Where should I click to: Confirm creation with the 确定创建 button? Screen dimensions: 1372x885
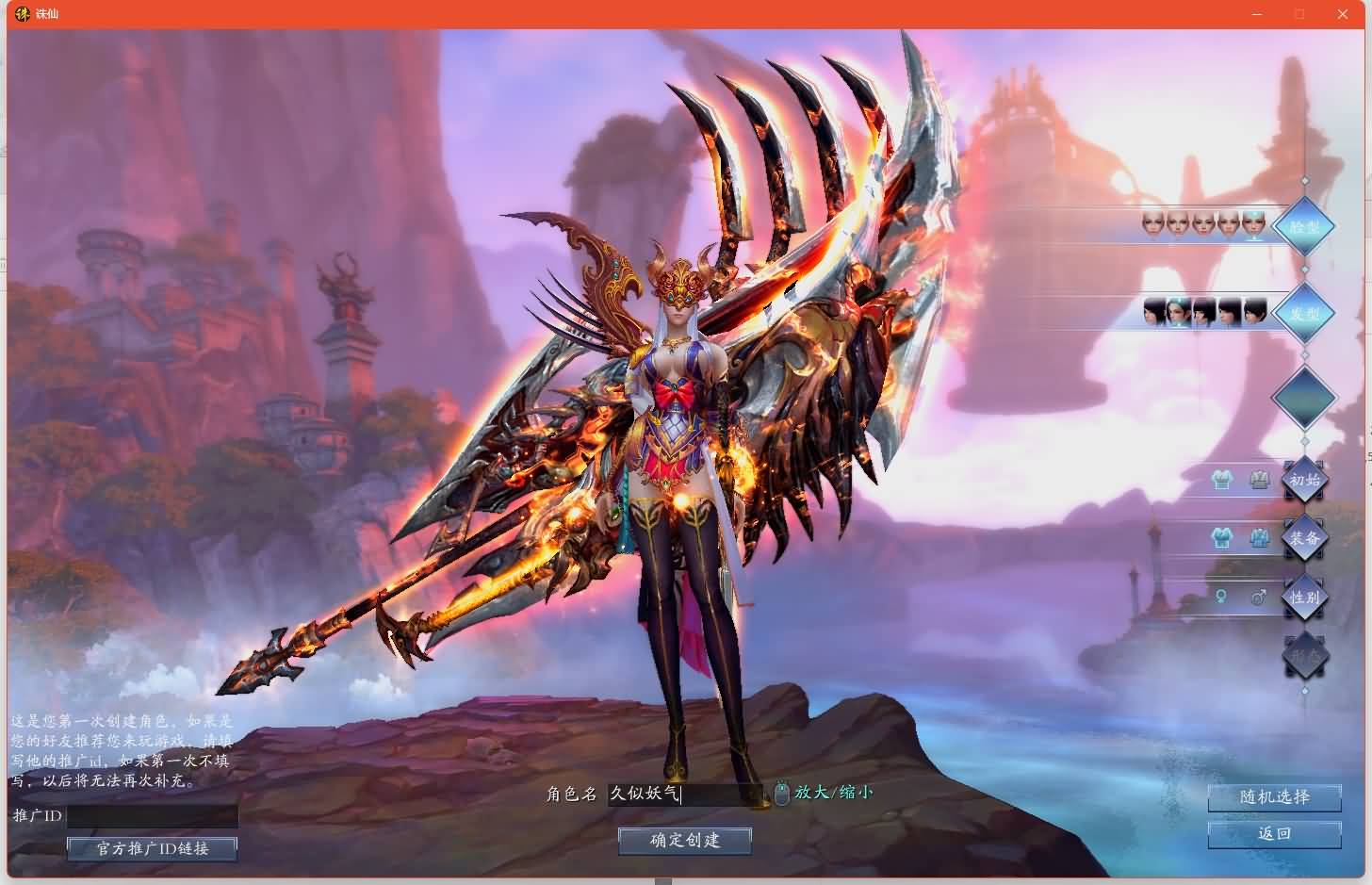[685, 841]
